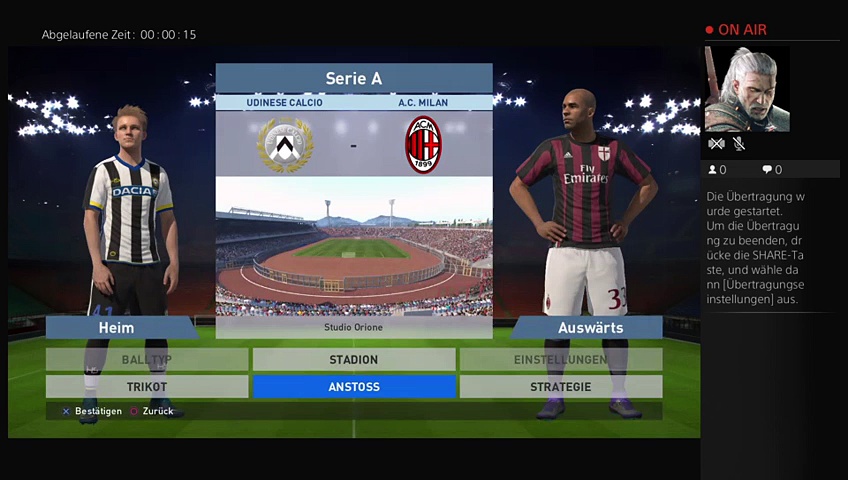Screen dimensions: 848x480
Task: Choose the Trikot menu entry
Action: pyautogui.click(x=147, y=387)
